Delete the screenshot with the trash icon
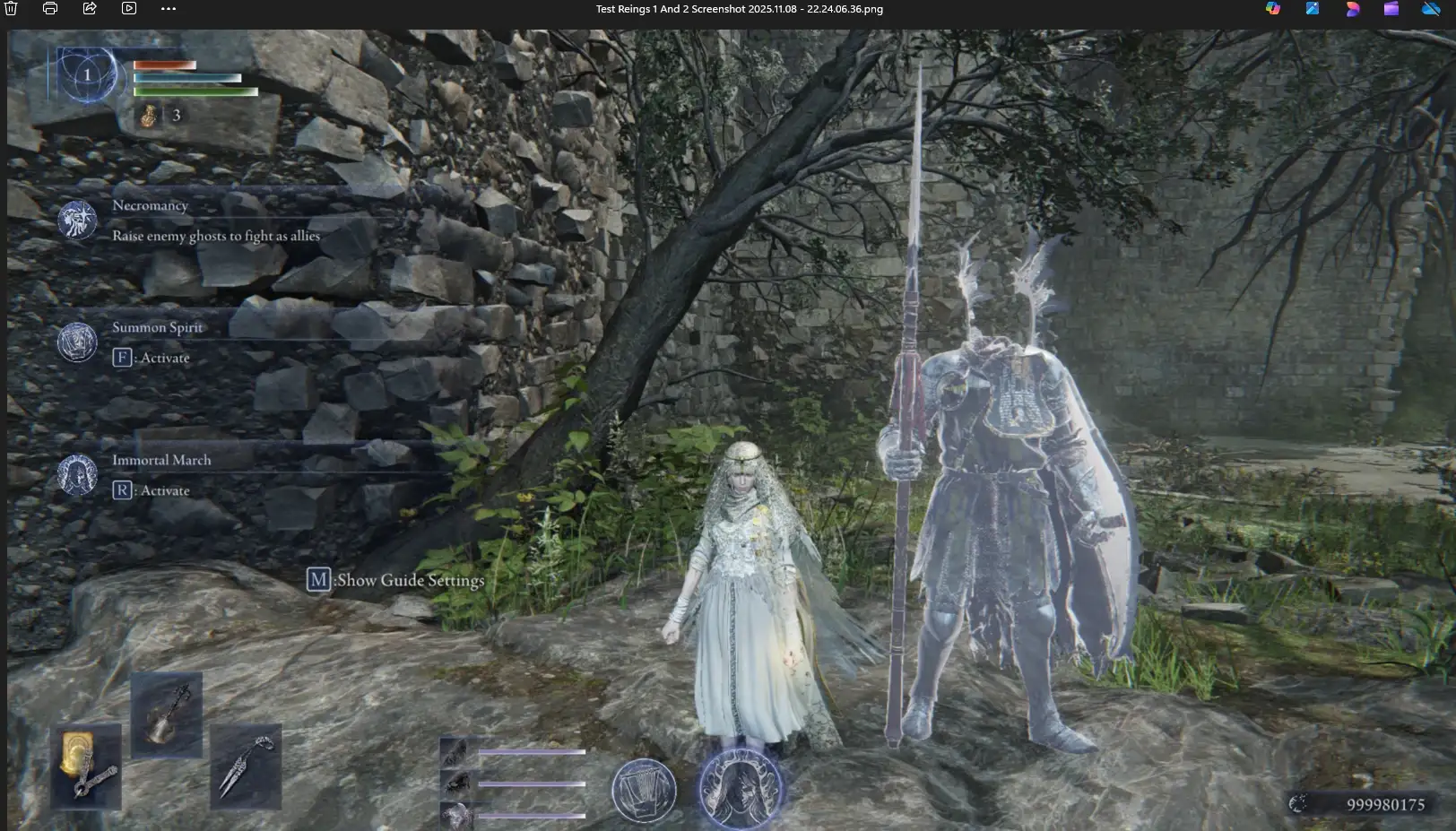The width and height of the screenshot is (1456, 831). tap(11, 9)
